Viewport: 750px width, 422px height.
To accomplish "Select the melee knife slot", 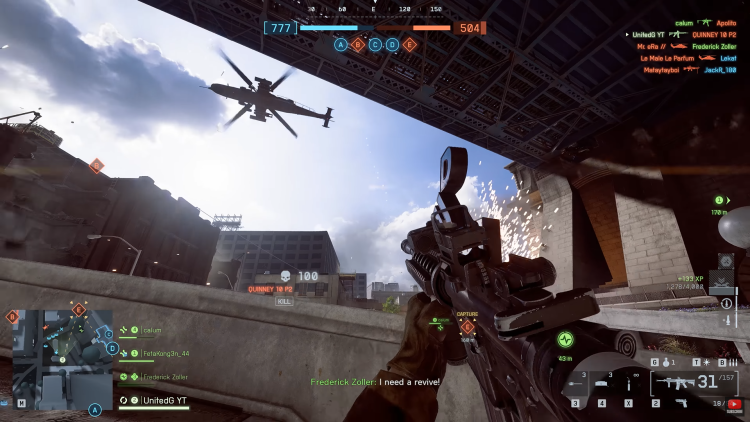I will click(630, 384).
